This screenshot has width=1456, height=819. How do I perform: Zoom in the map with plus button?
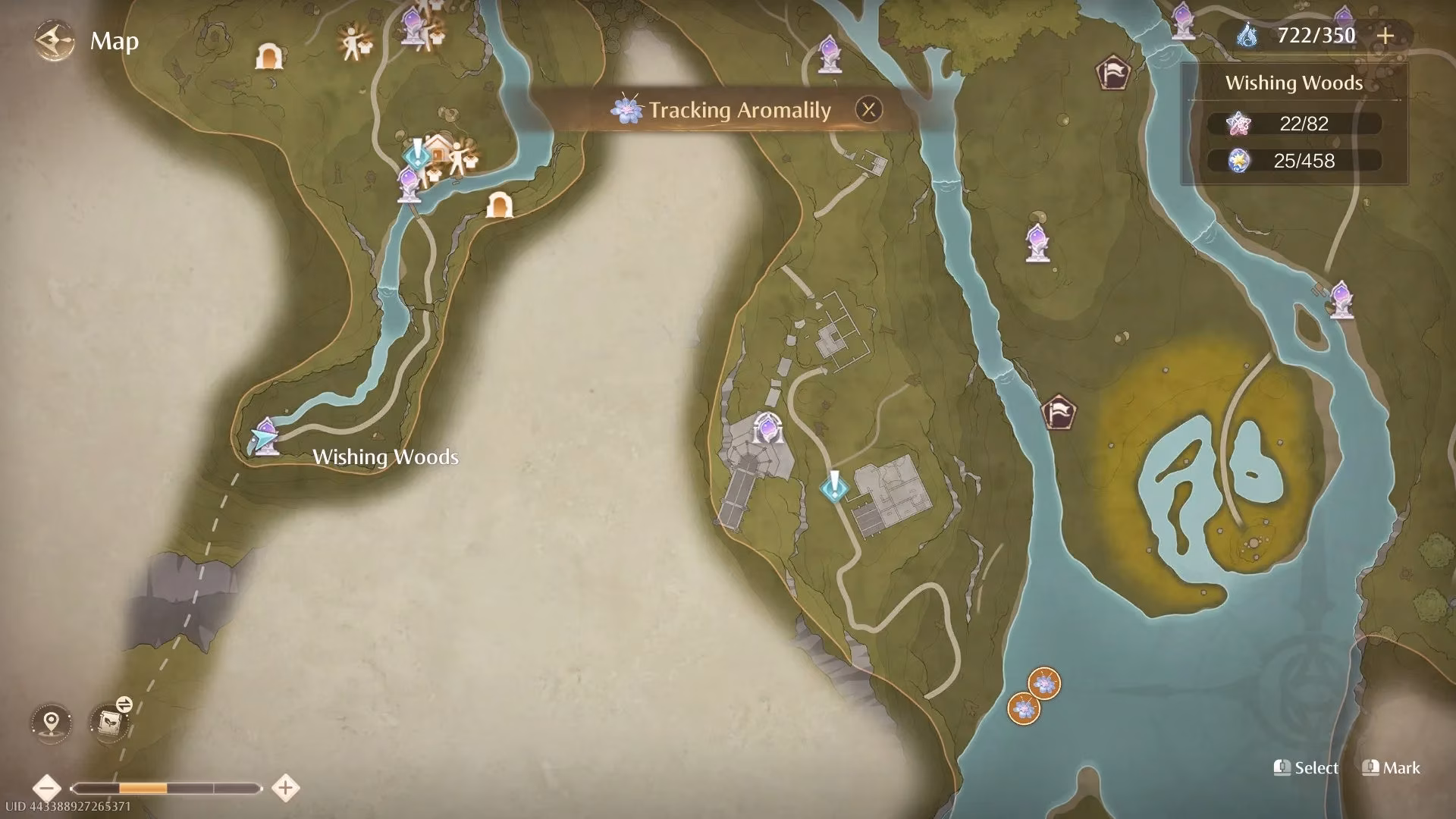click(285, 788)
